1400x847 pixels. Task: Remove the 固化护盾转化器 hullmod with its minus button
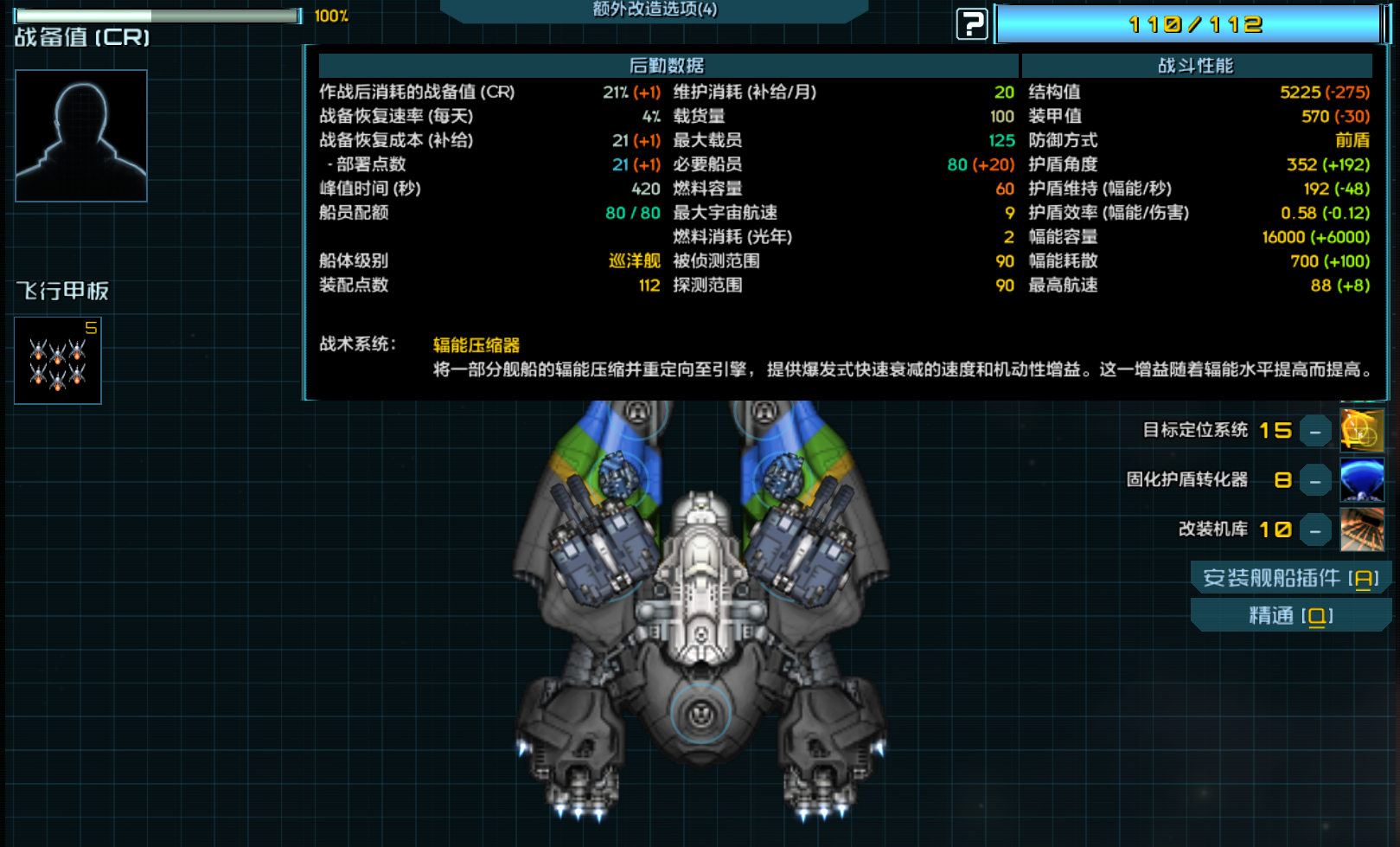(1315, 480)
